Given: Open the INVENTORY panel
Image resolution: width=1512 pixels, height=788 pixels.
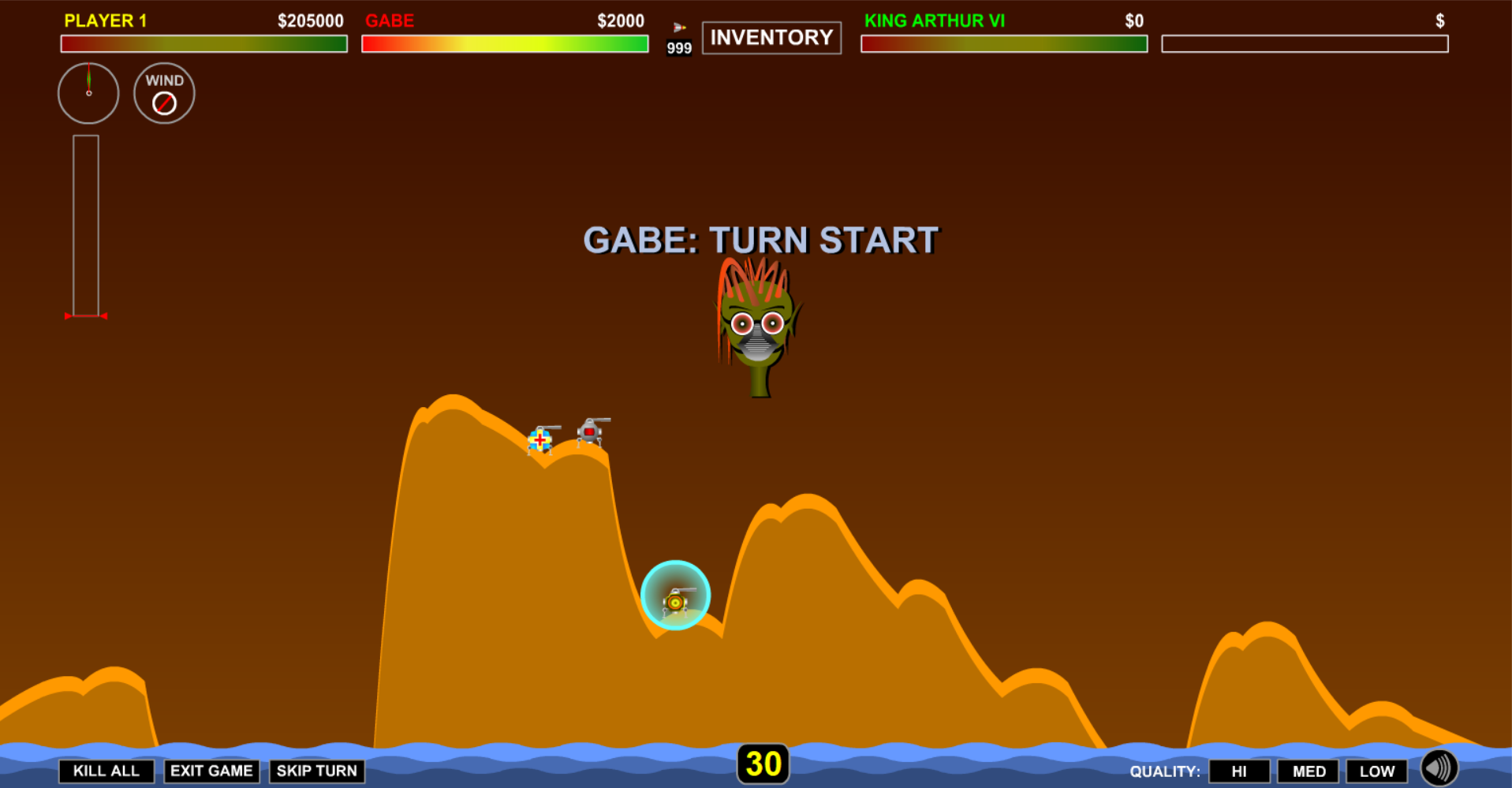Looking at the screenshot, I should pos(771,37).
